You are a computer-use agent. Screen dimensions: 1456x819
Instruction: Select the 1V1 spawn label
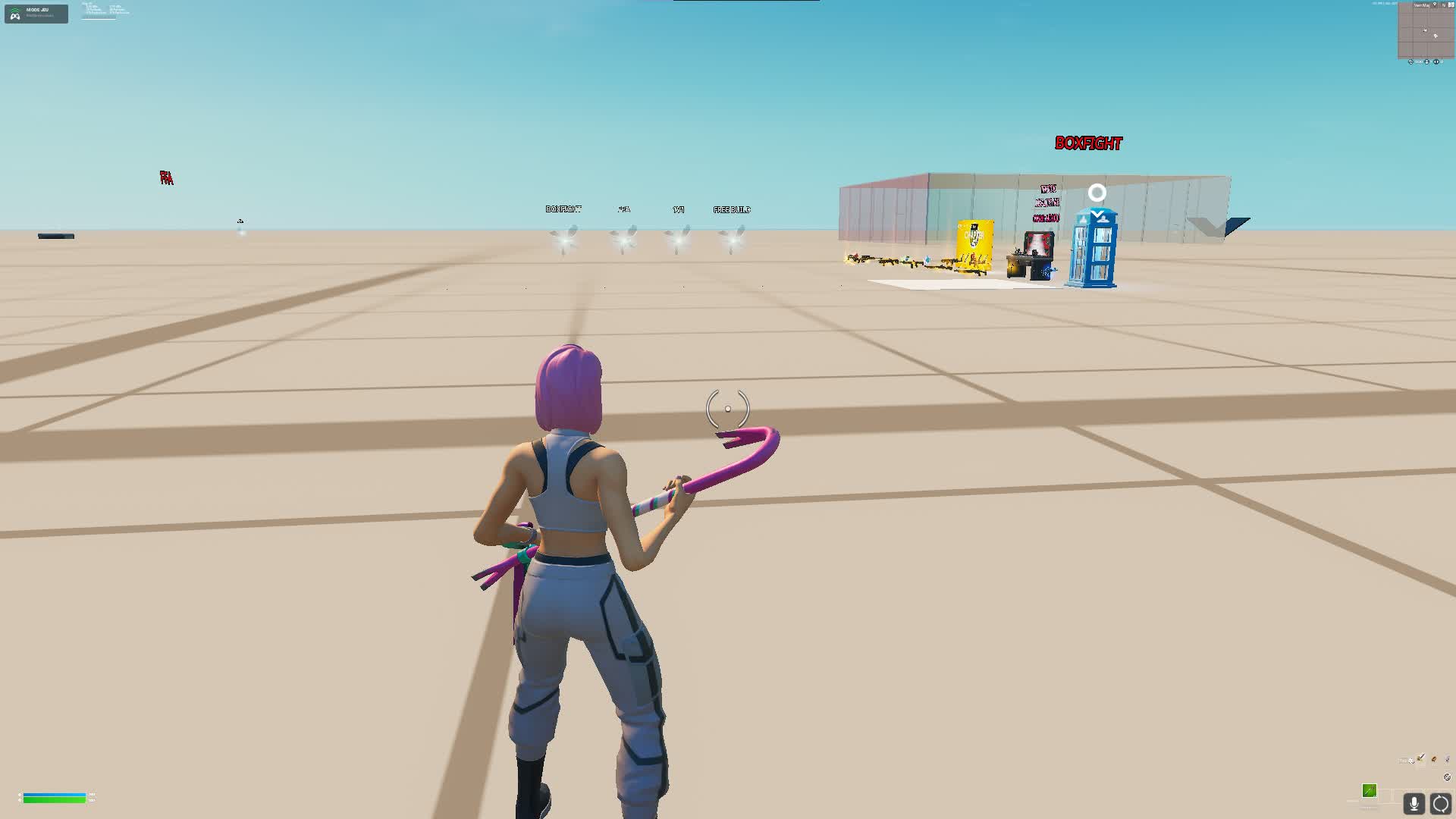pyautogui.click(x=677, y=209)
